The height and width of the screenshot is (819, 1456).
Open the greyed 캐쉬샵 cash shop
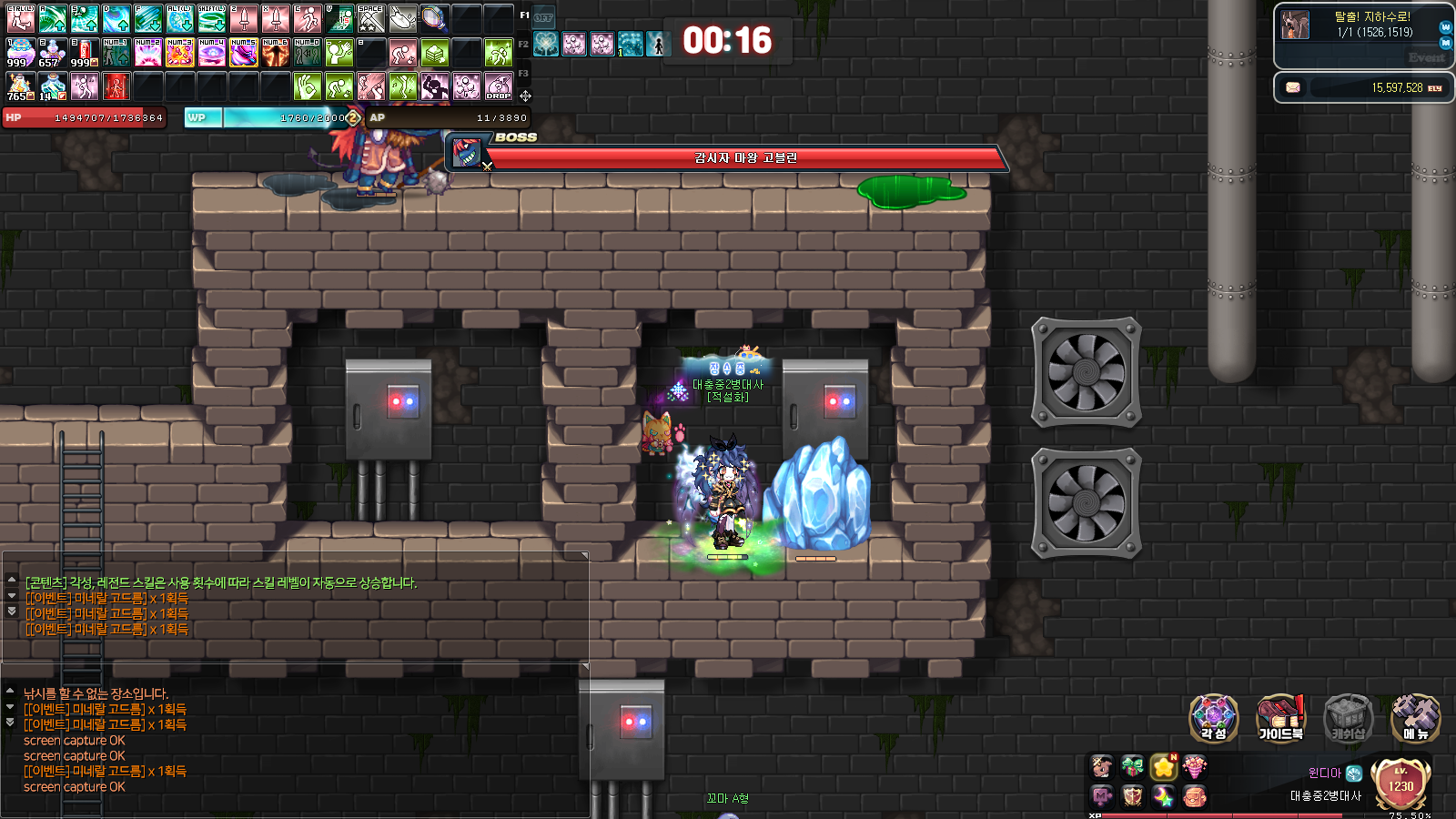(x=1348, y=717)
